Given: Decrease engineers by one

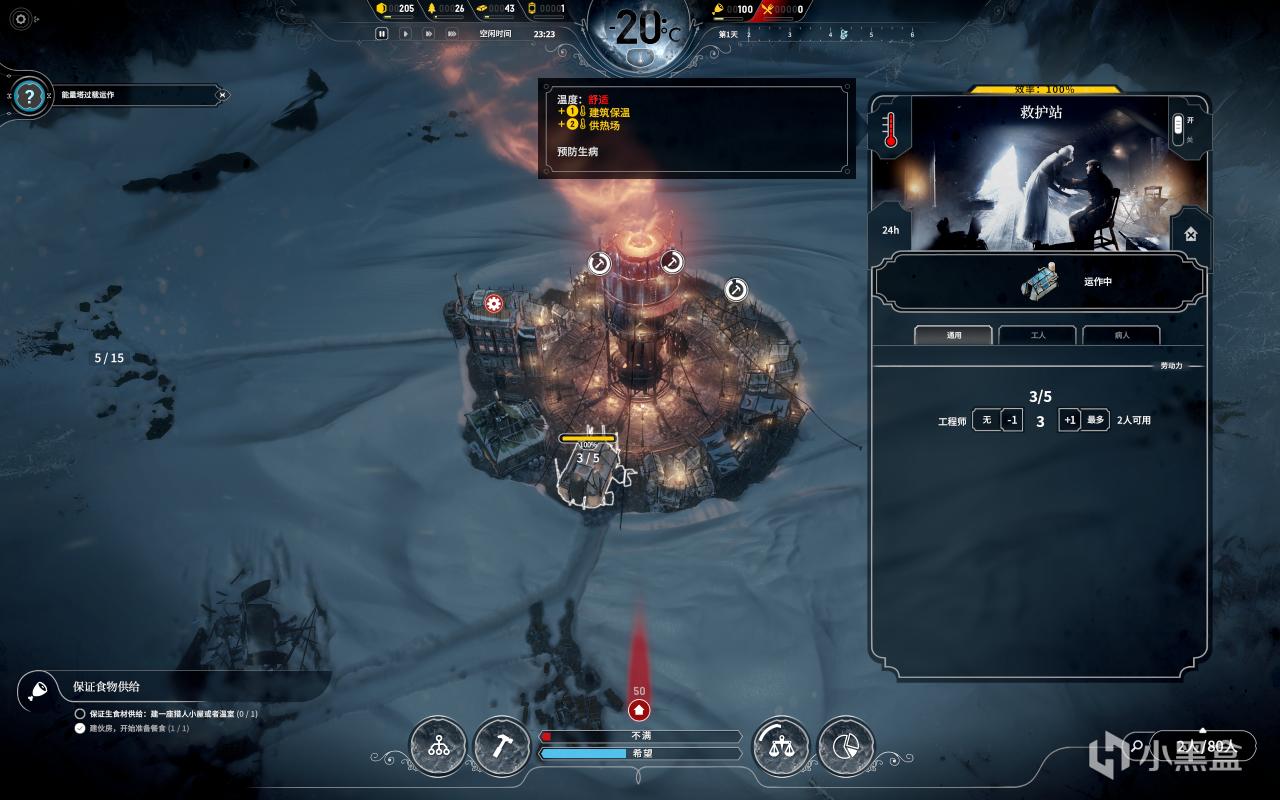Looking at the screenshot, I should [1012, 420].
